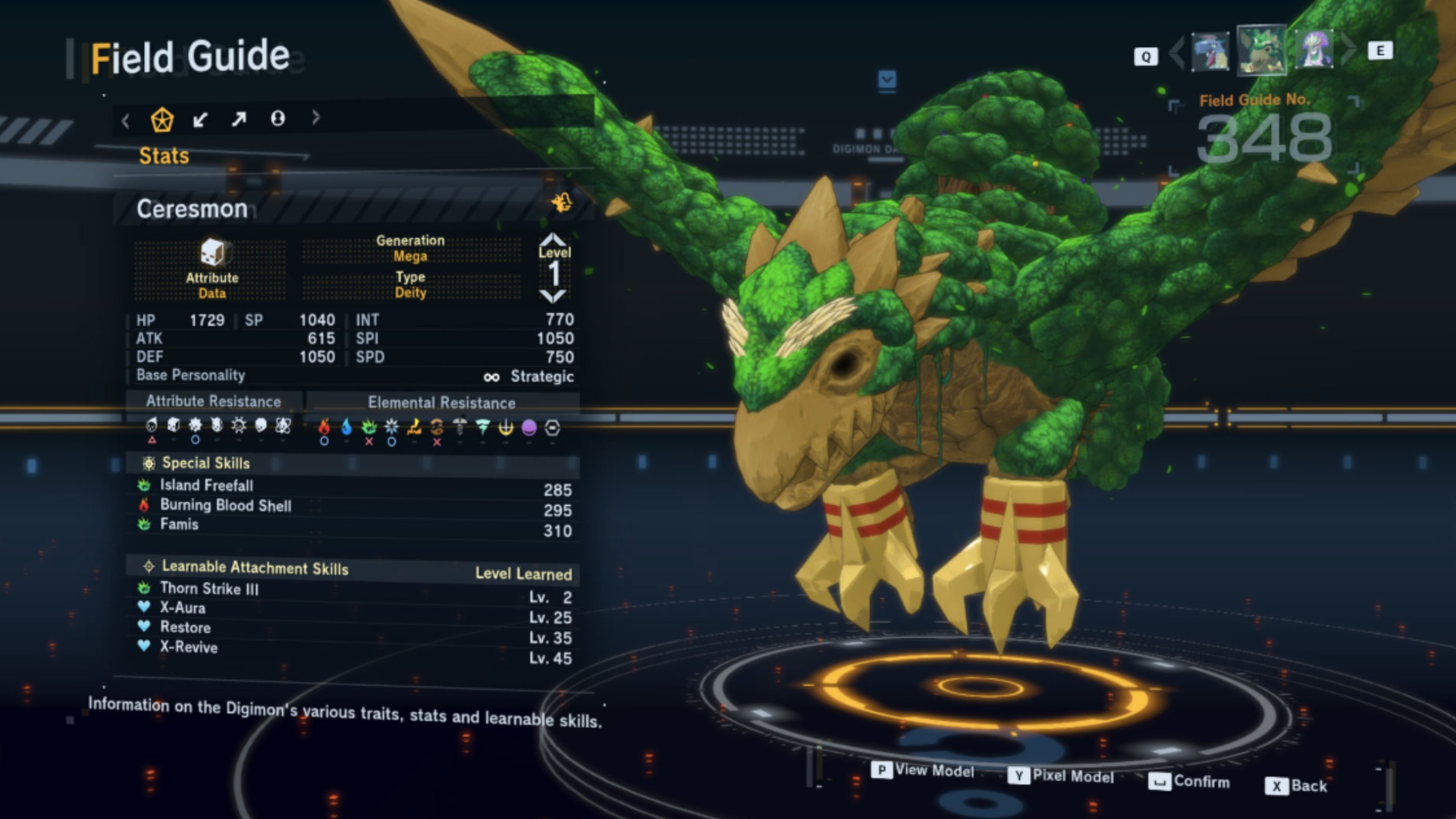
Task: Go Back from the Field Guide
Action: [x=1297, y=786]
